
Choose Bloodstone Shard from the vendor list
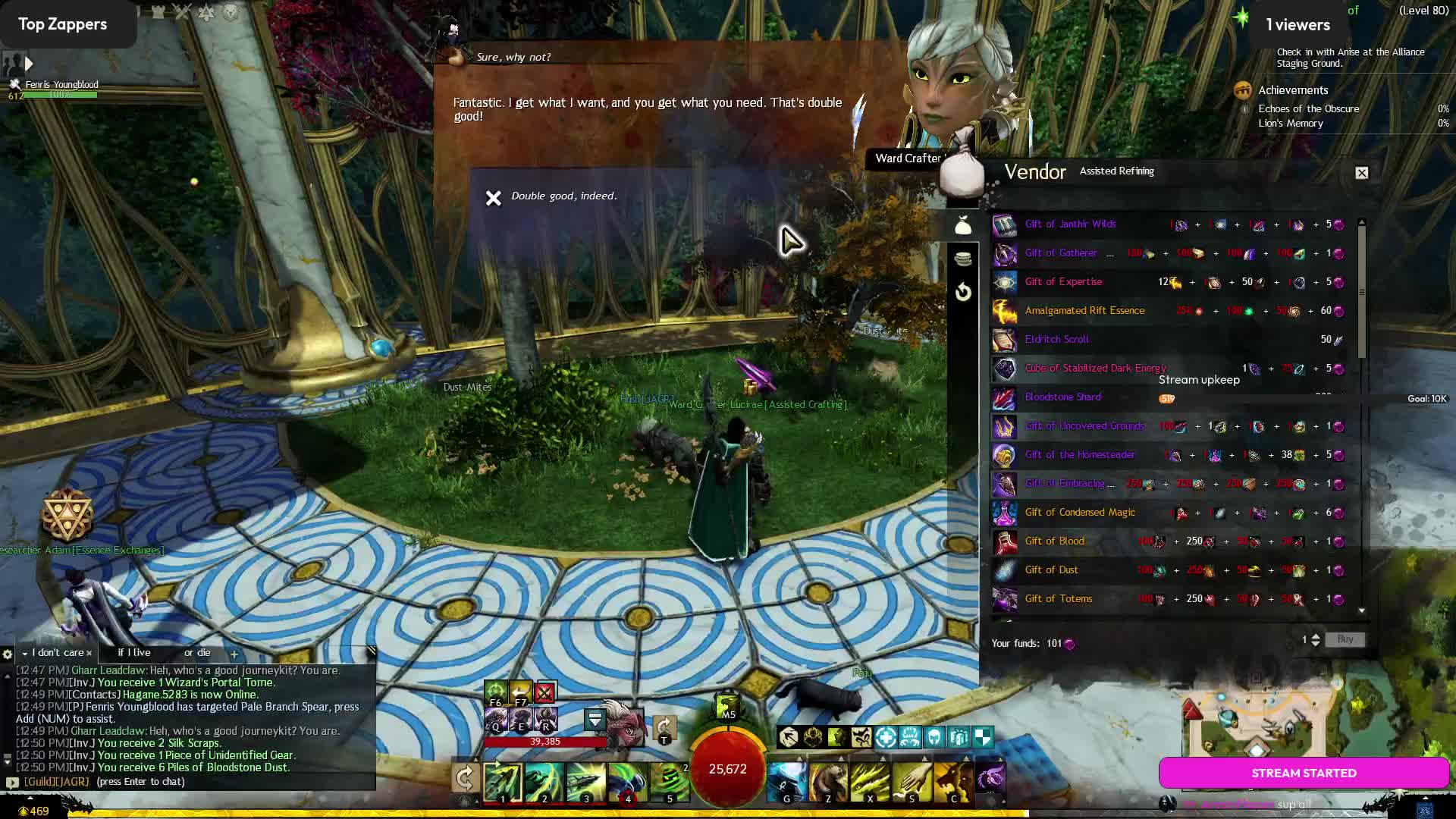pos(1062,397)
